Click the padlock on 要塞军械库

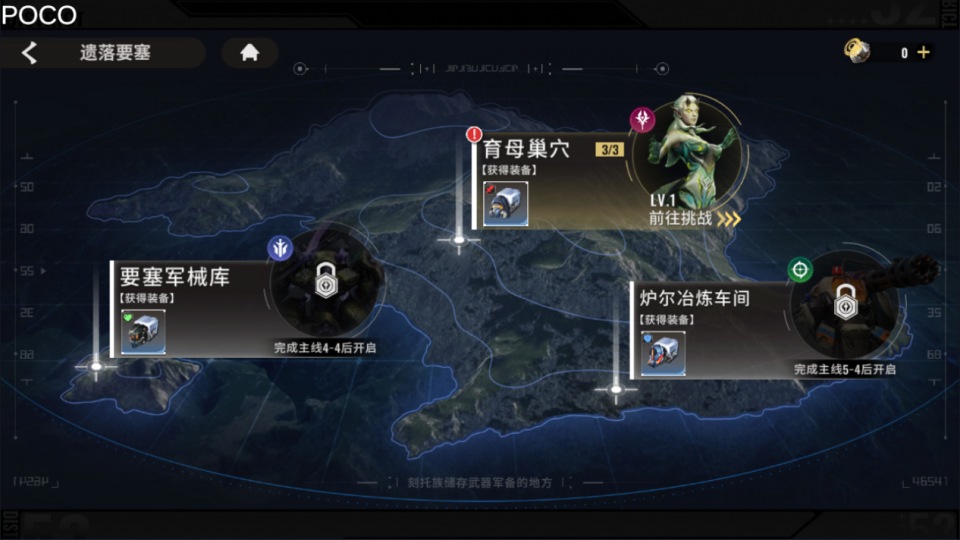[325, 281]
